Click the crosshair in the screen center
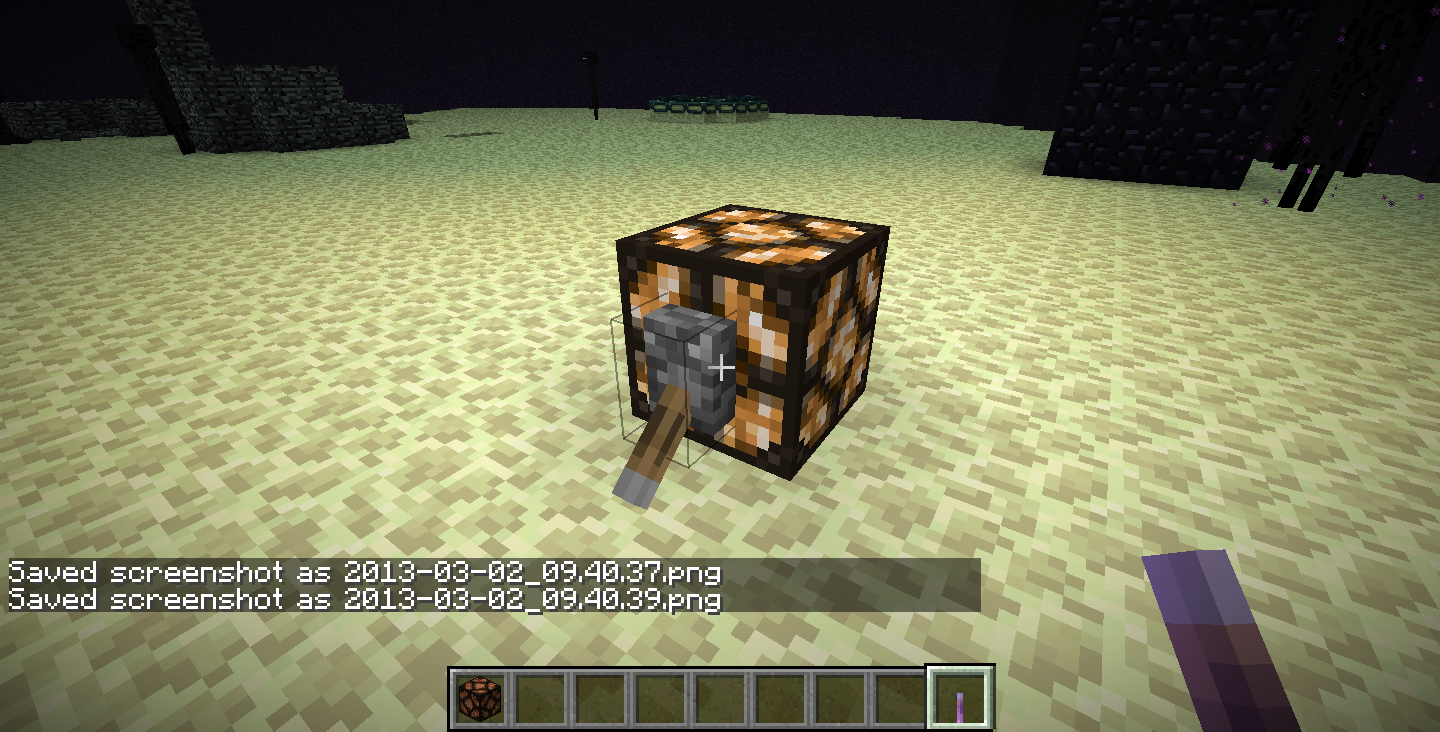The image size is (1440, 732). [720, 368]
